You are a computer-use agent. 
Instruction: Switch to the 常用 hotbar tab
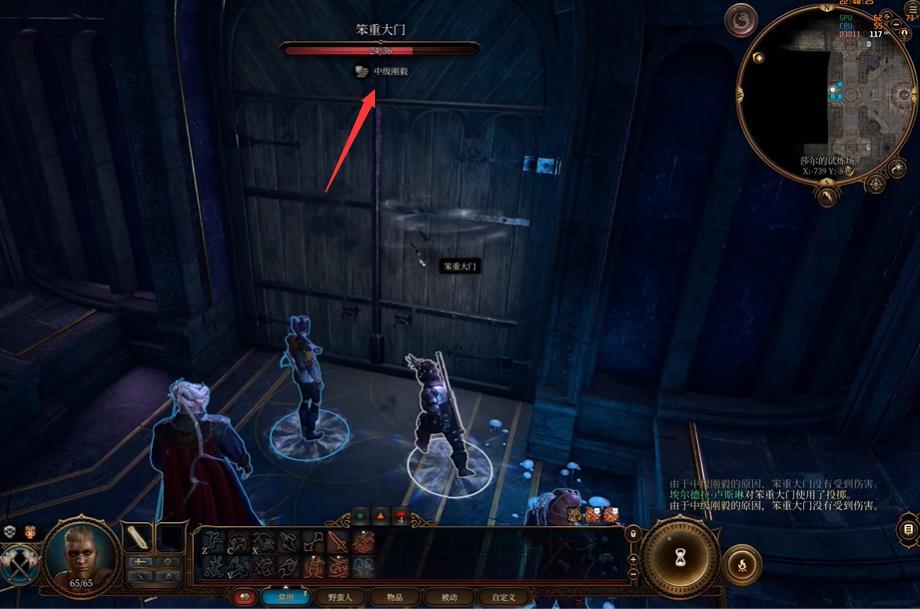coord(286,597)
